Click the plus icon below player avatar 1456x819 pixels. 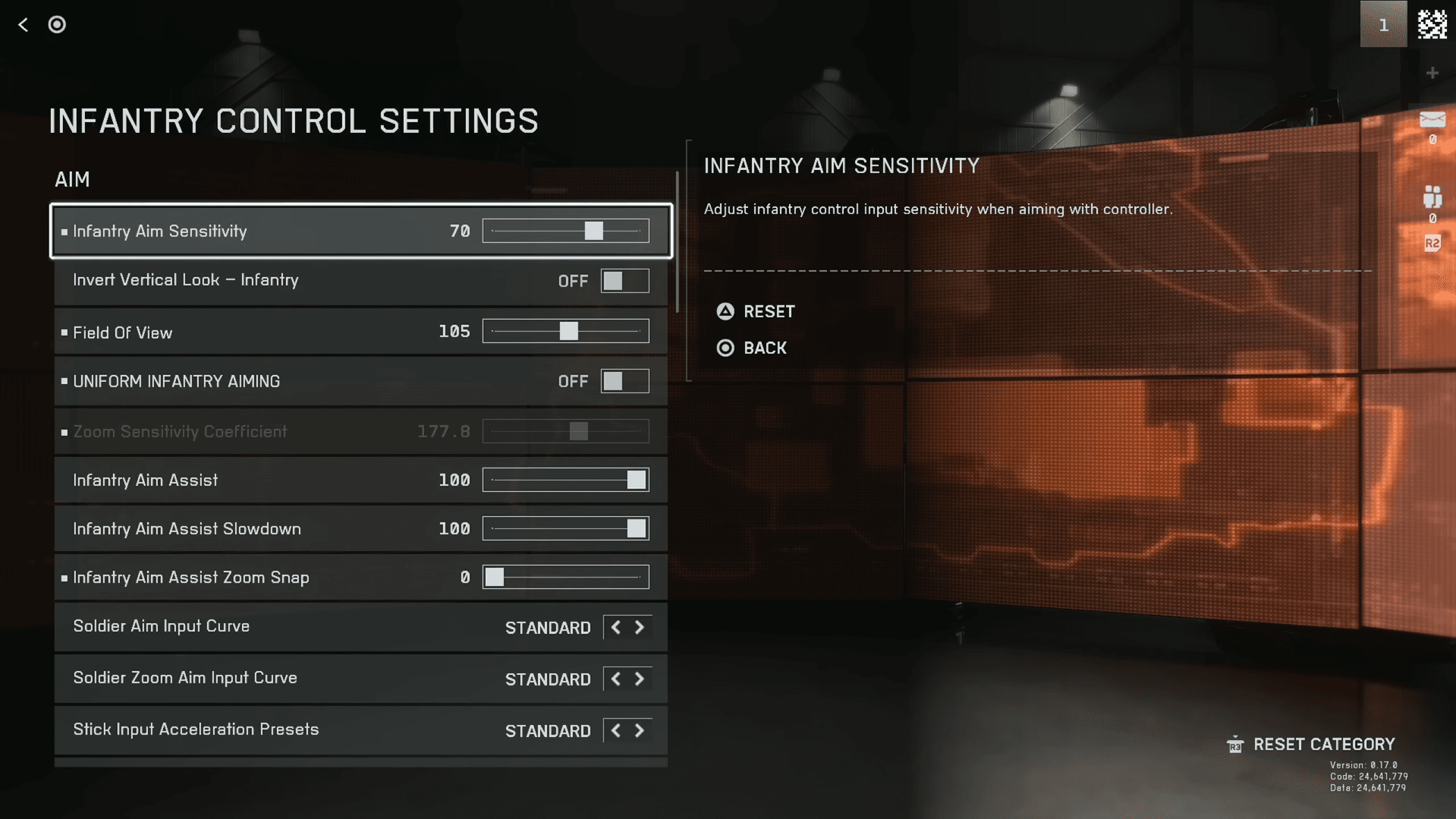point(1432,72)
